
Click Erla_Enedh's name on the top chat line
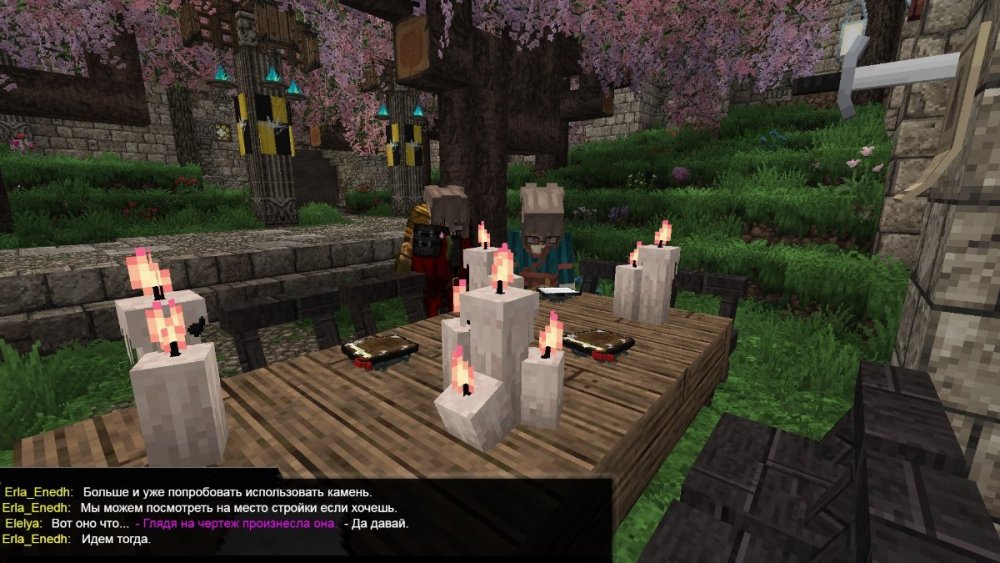click(x=37, y=492)
